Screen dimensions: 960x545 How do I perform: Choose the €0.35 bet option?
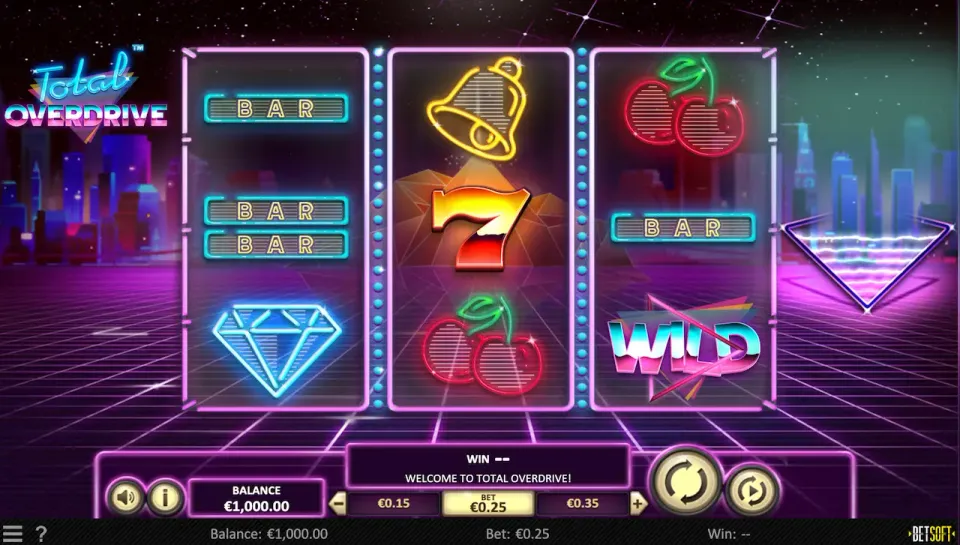click(x=585, y=503)
